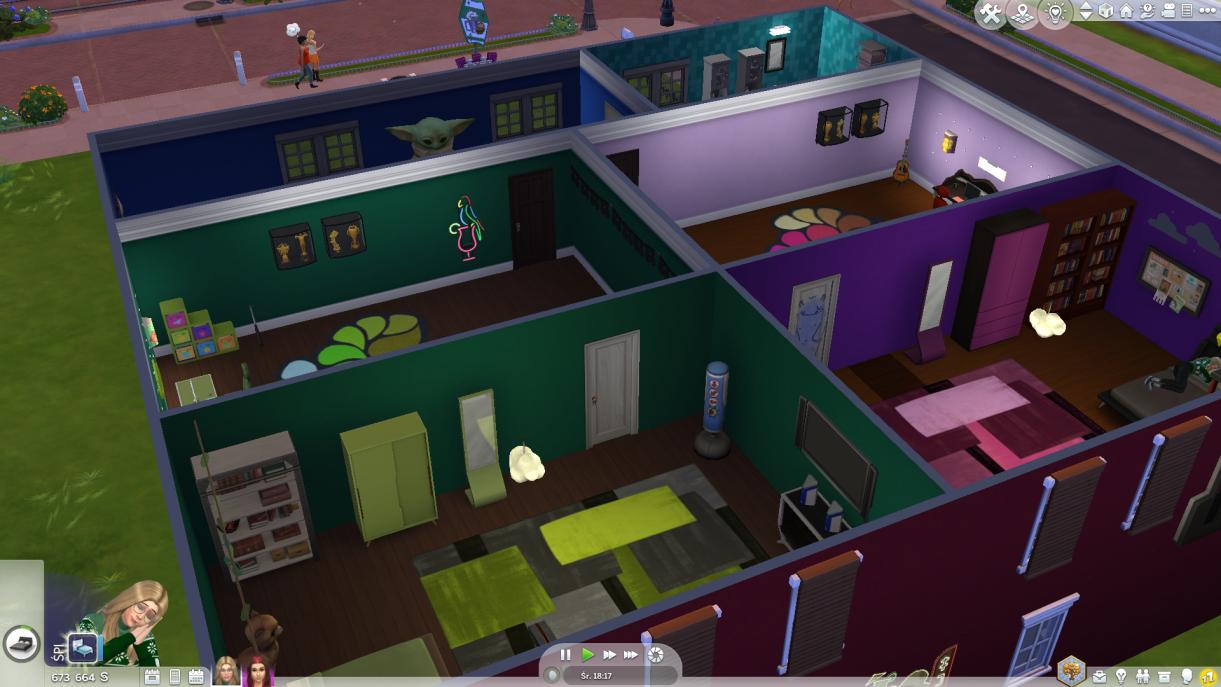Viewport: 1221px width, 687px height.
Task: Set game to normal play speed
Action: [588, 655]
